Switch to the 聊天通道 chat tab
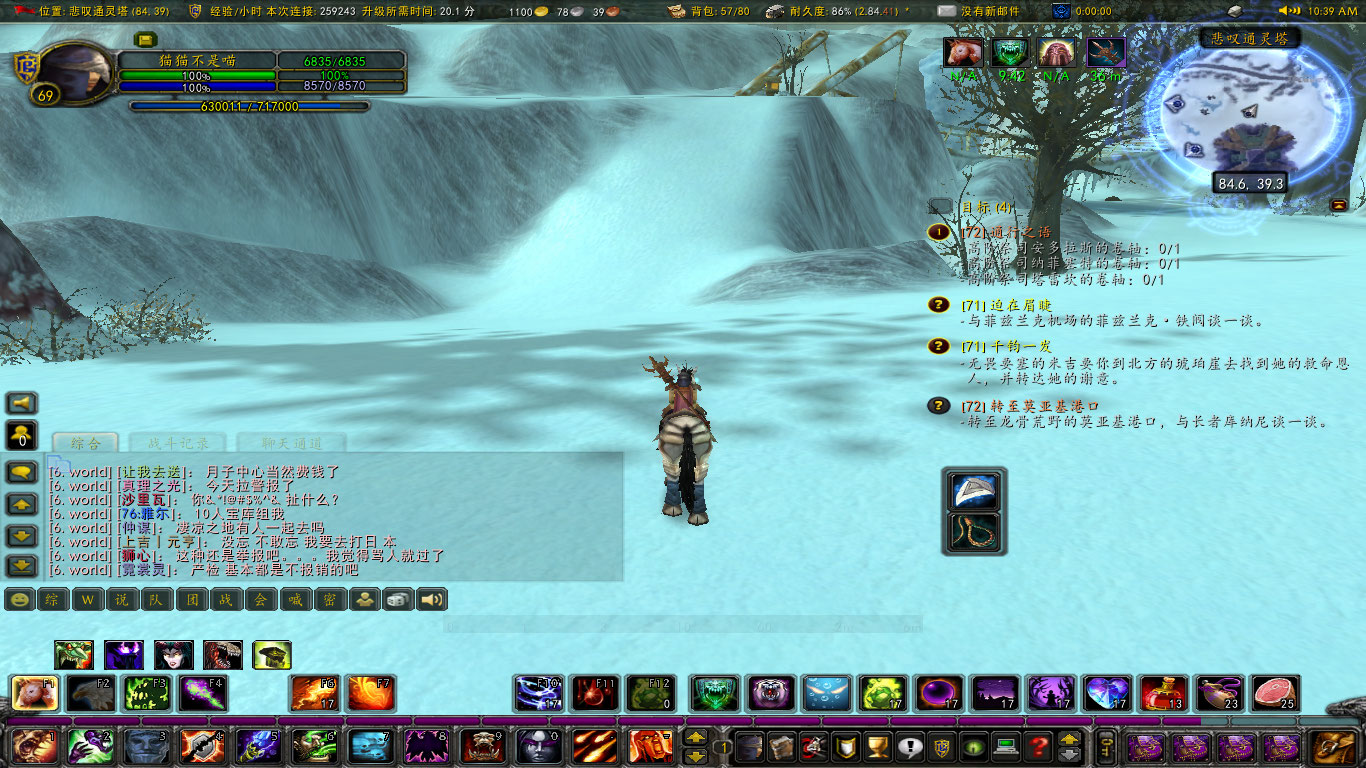The height and width of the screenshot is (768, 1366). [290, 441]
